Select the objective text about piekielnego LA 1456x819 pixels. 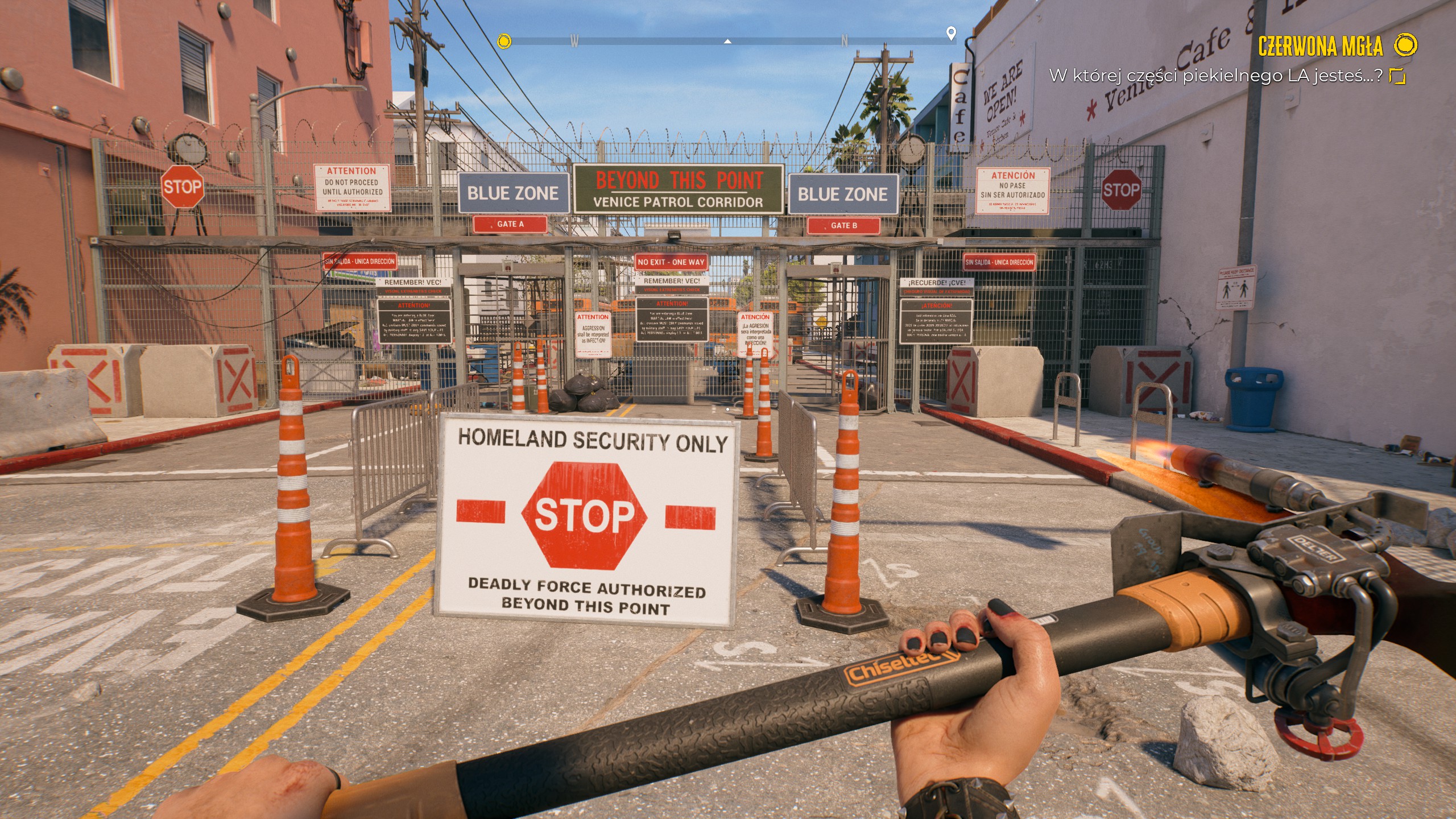coord(1215,76)
